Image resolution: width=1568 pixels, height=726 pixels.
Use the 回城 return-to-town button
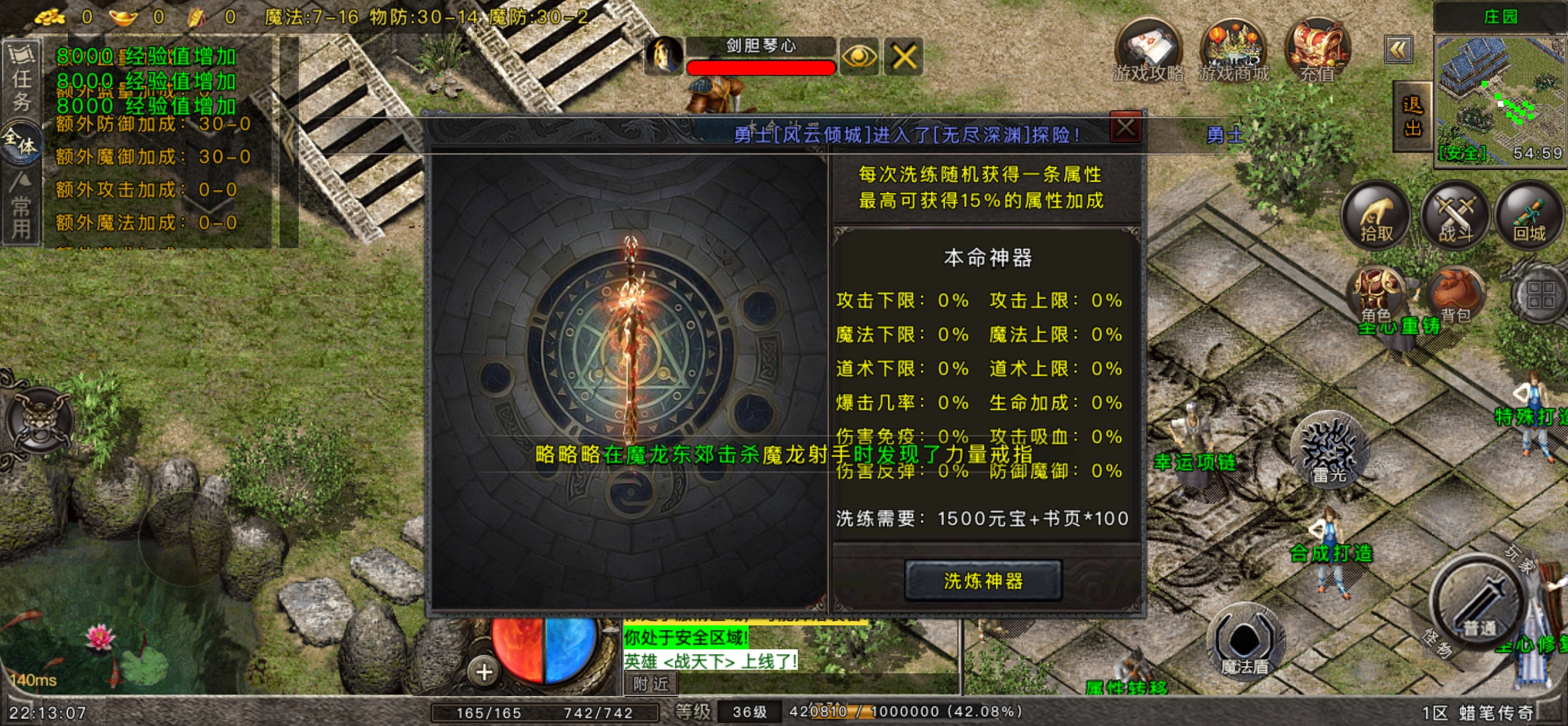(x=1529, y=216)
